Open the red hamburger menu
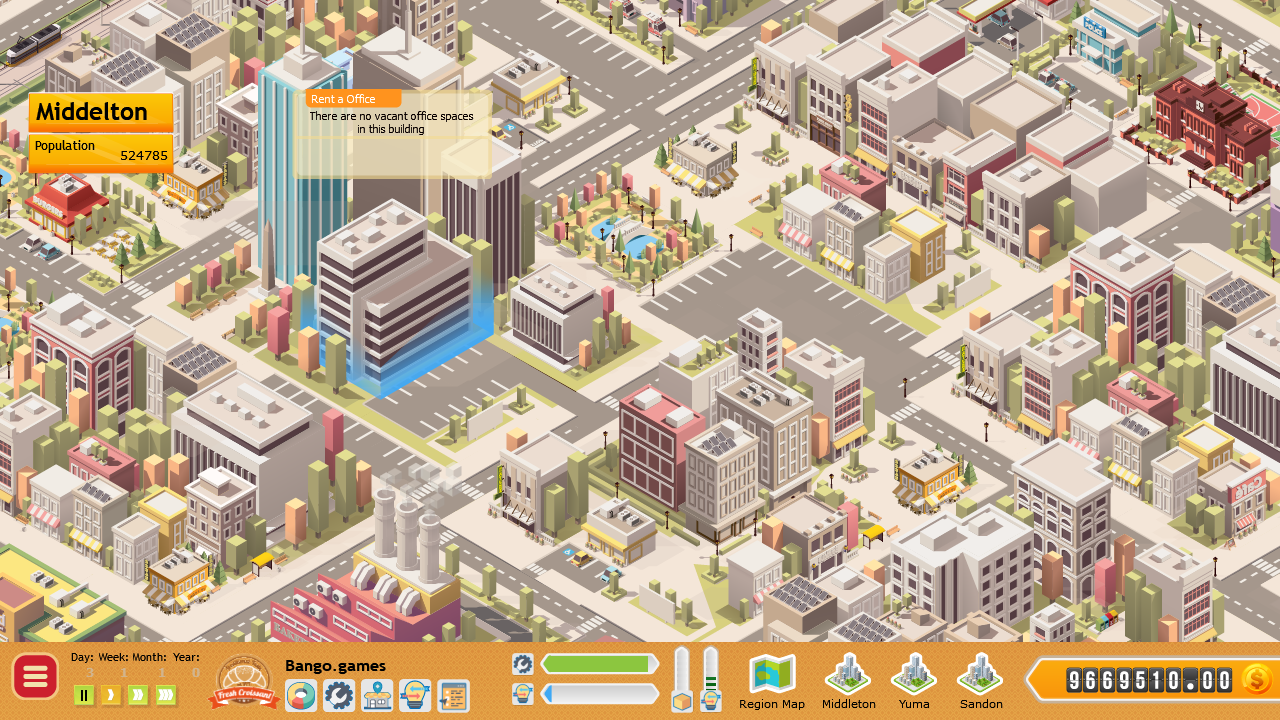This screenshot has width=1280, height=720. coord(35,676)
